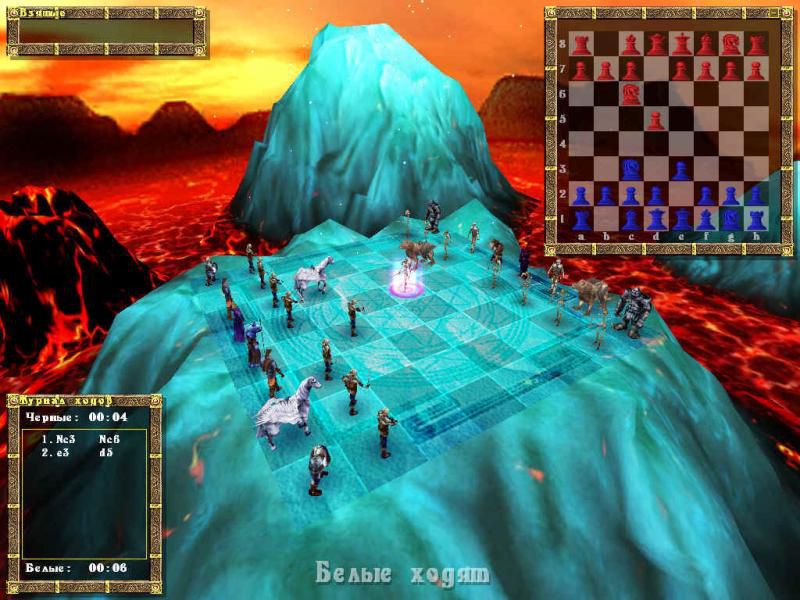Screen dimensions: 800x600
Task: Click the red pawn on e7
Action: 681,70
